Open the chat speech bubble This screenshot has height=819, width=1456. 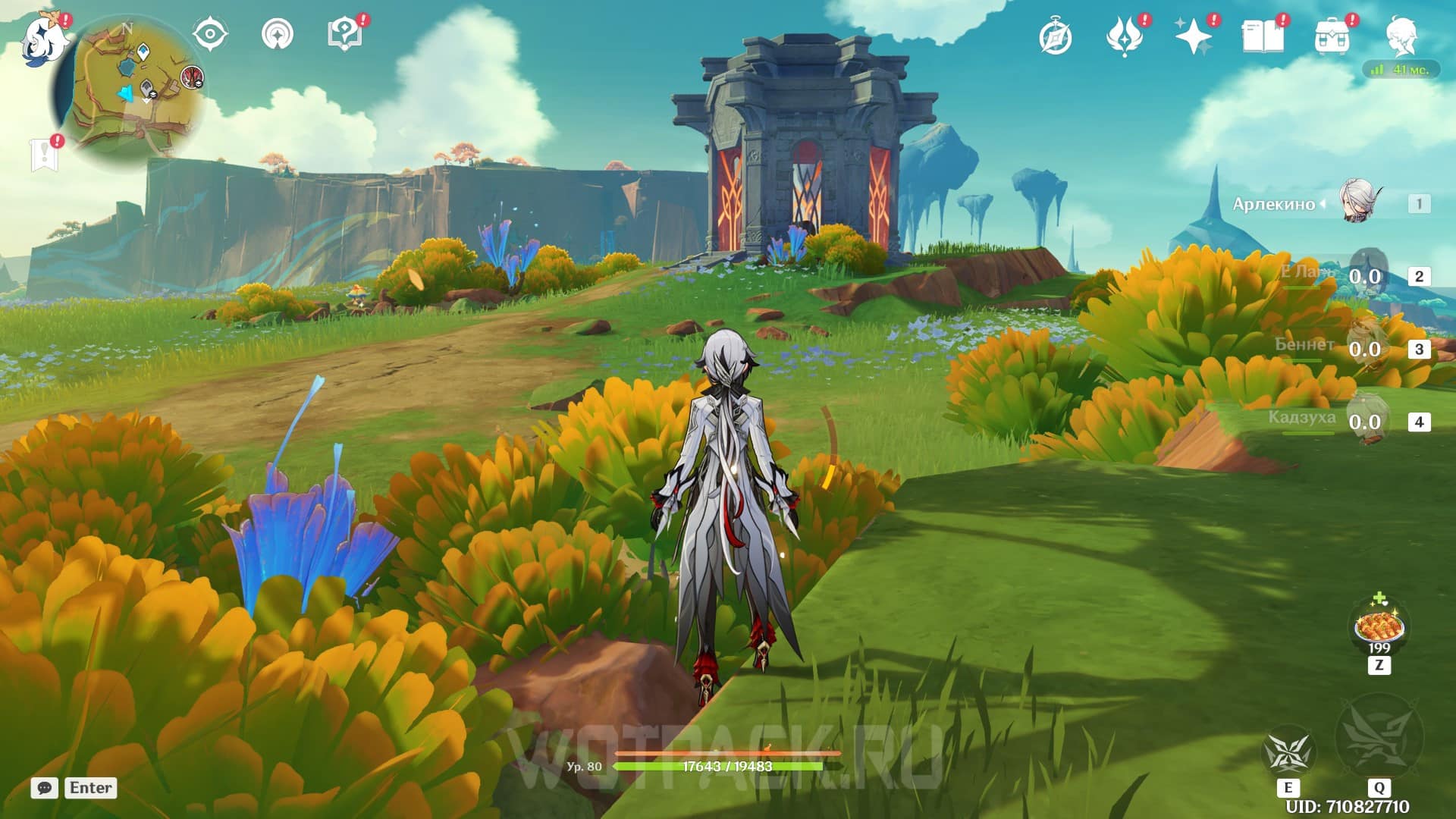pyautogui.click(x=45, y=788)
